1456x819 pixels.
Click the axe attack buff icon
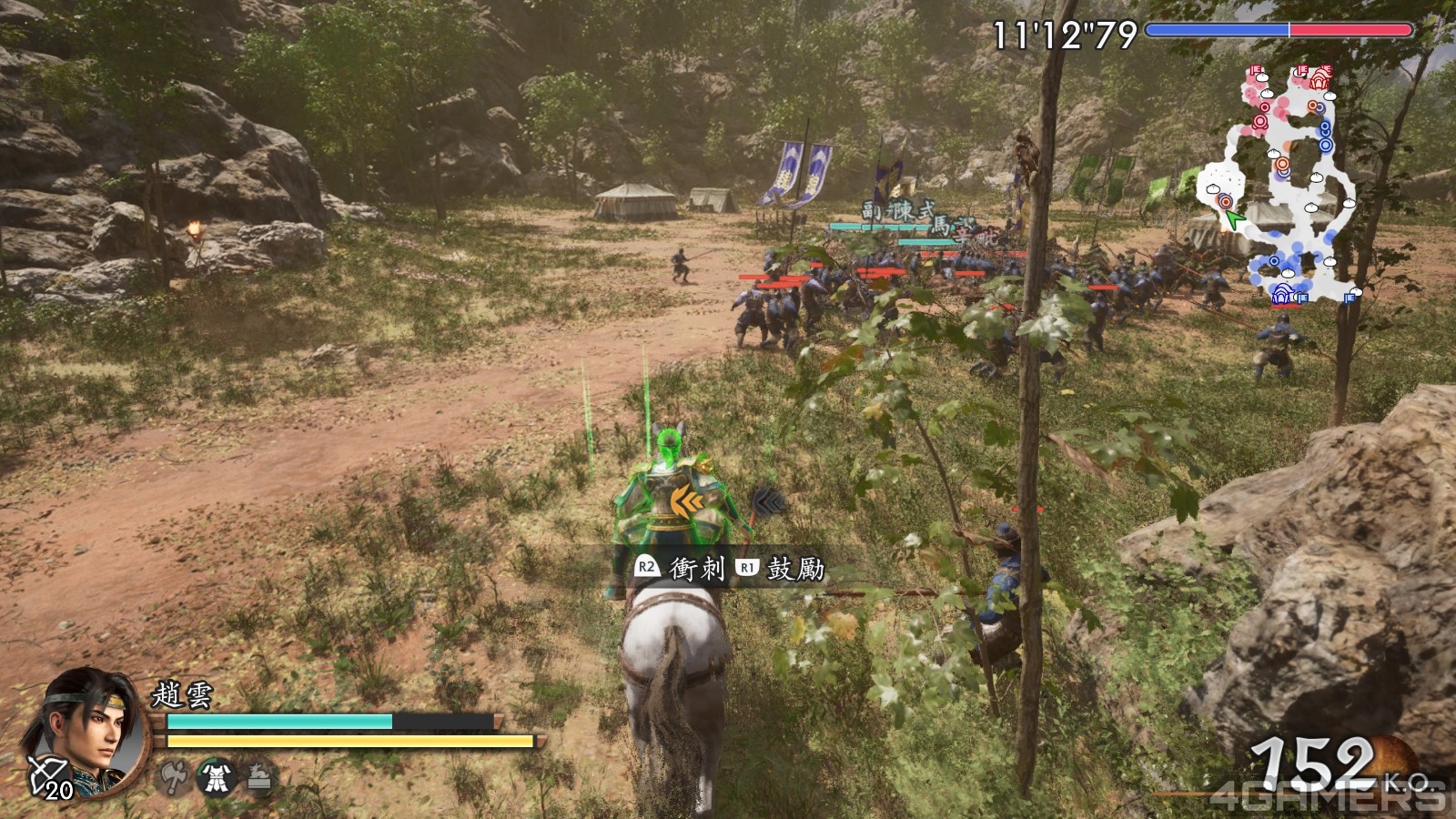(173, 777)
